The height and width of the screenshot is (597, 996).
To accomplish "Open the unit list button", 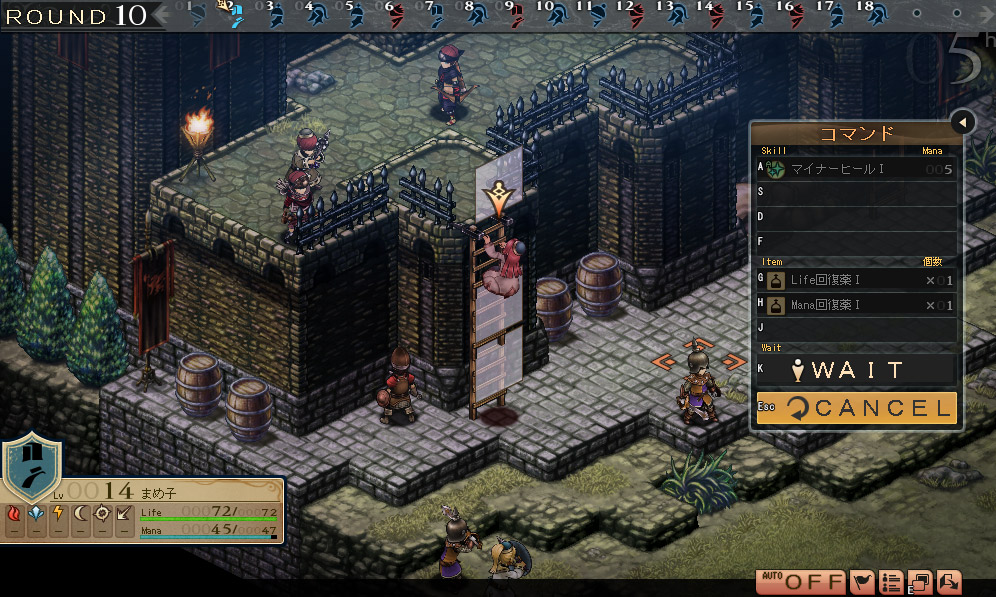I will (x=892, y=582).
